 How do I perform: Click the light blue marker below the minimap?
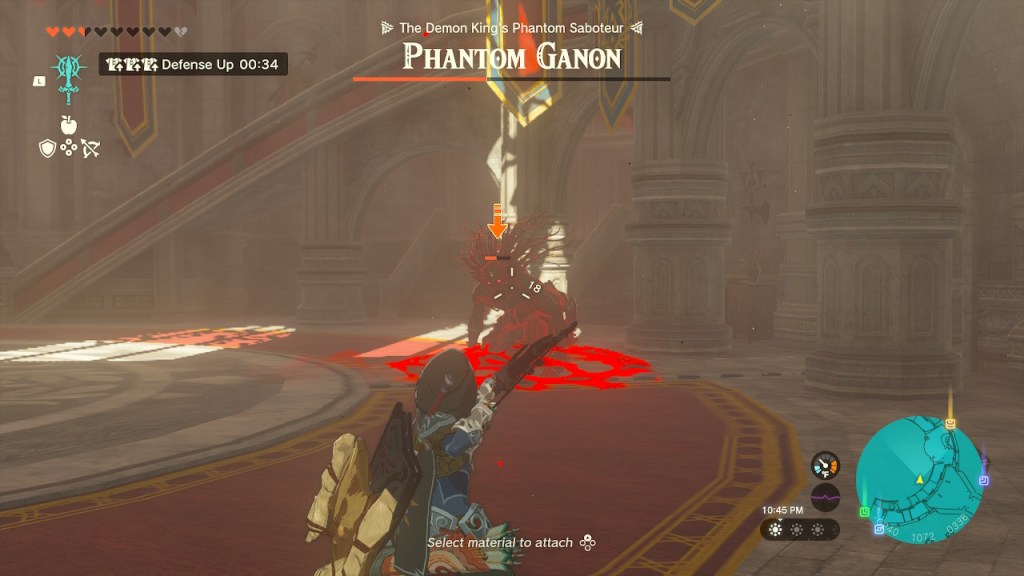[879, 529]
